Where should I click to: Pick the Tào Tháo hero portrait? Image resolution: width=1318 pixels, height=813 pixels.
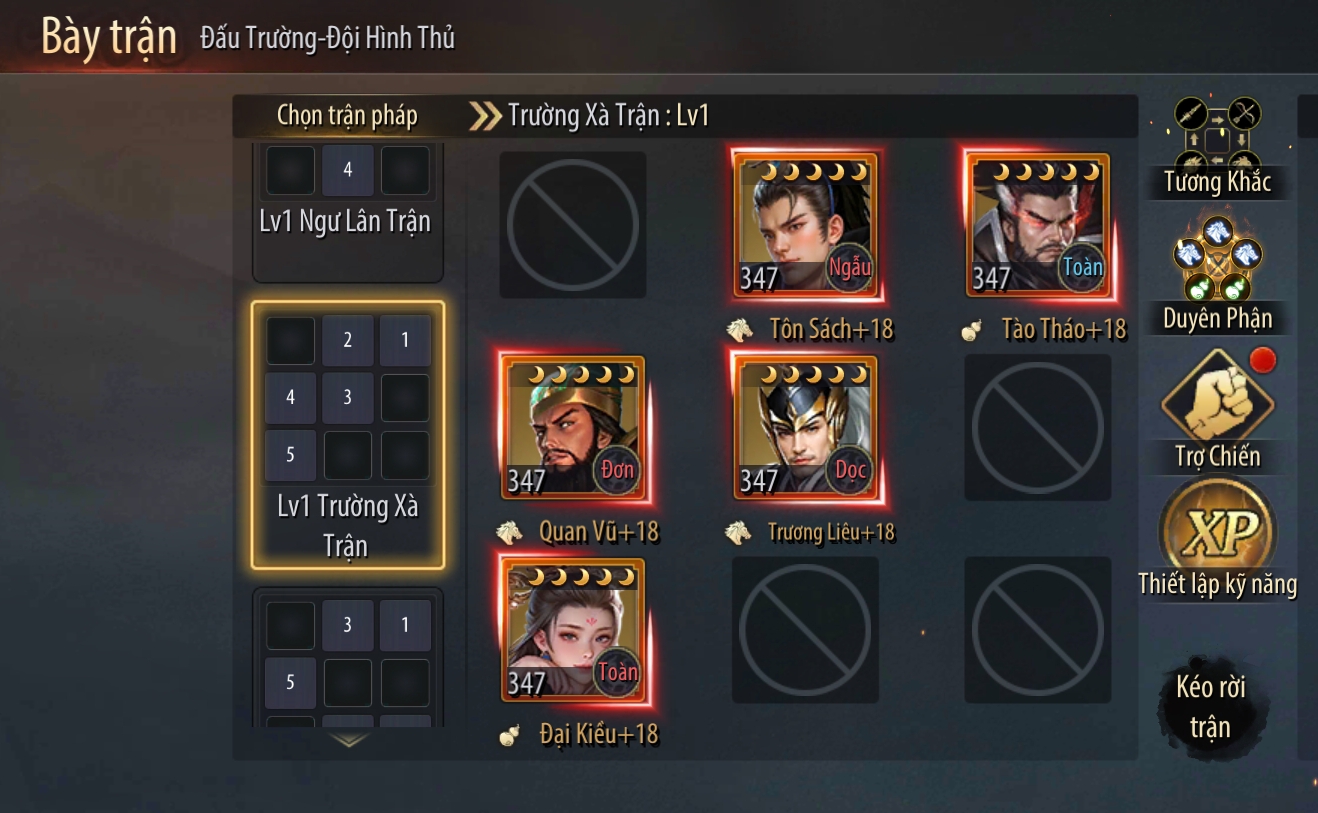point(1038,226)
